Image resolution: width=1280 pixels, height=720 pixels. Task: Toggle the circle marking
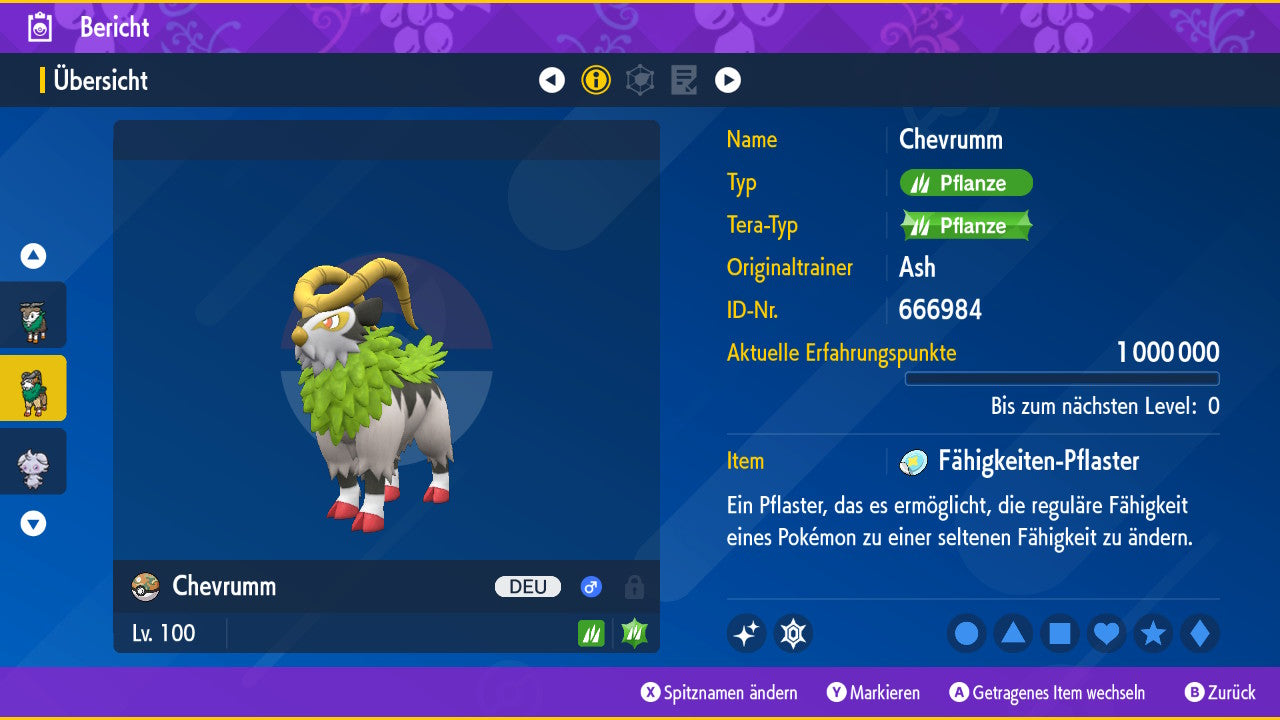[967, 633]
